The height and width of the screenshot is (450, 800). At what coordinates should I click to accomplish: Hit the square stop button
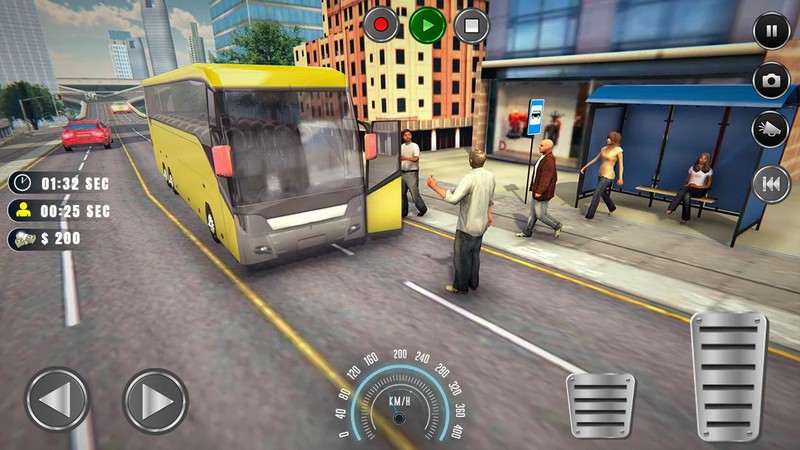coord(471,25)
